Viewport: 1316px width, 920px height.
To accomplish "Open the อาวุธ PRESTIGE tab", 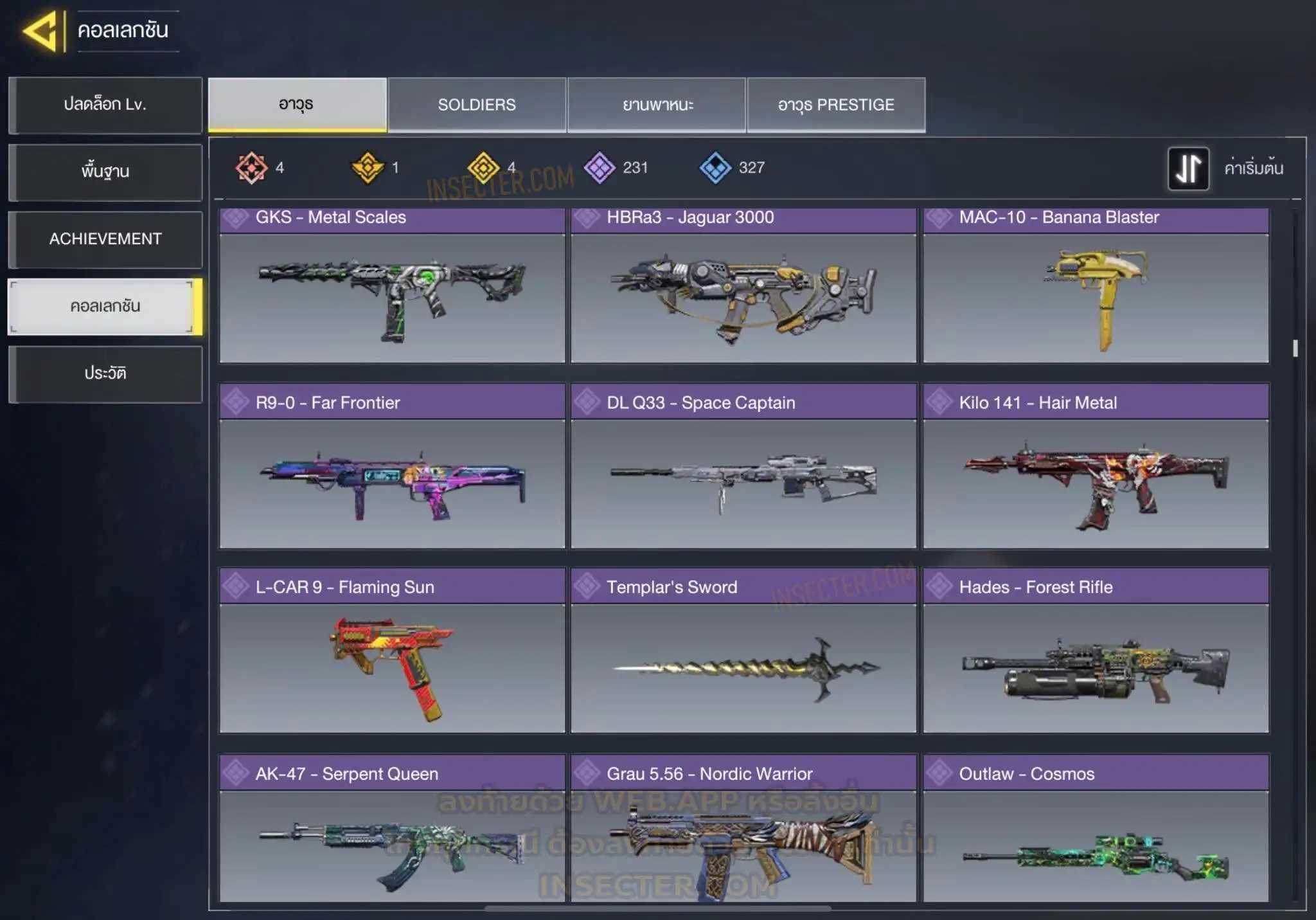I will 836,105.
